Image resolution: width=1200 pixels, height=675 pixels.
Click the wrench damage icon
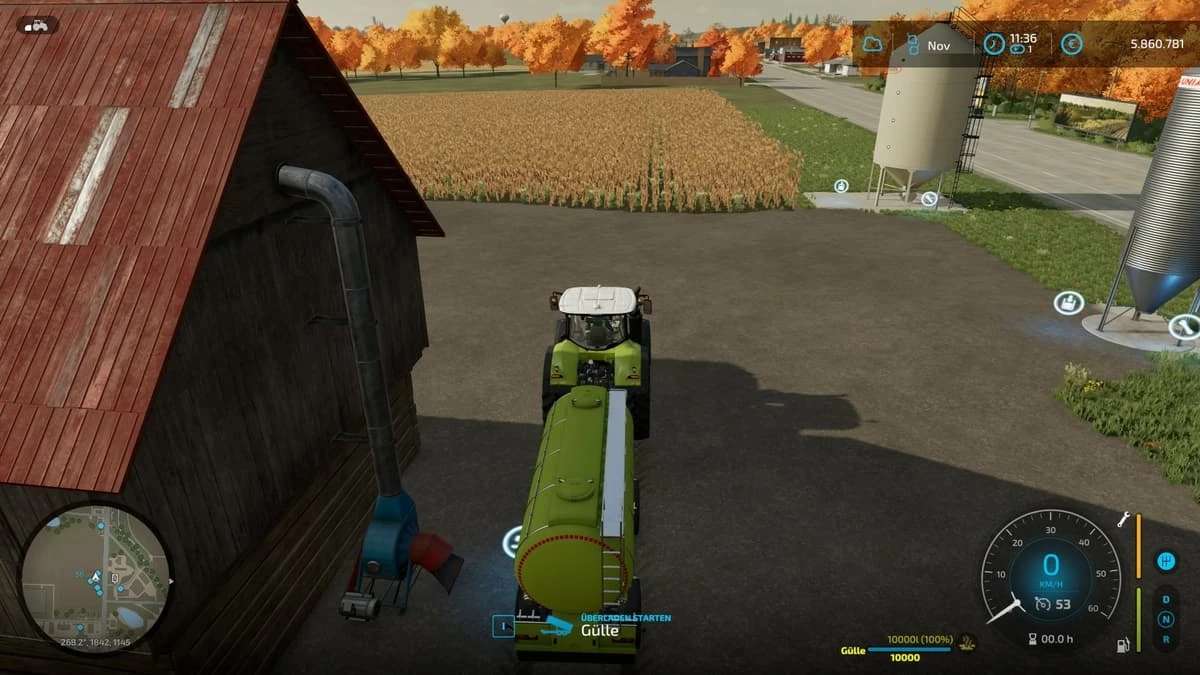click(x=1125, y=519)
